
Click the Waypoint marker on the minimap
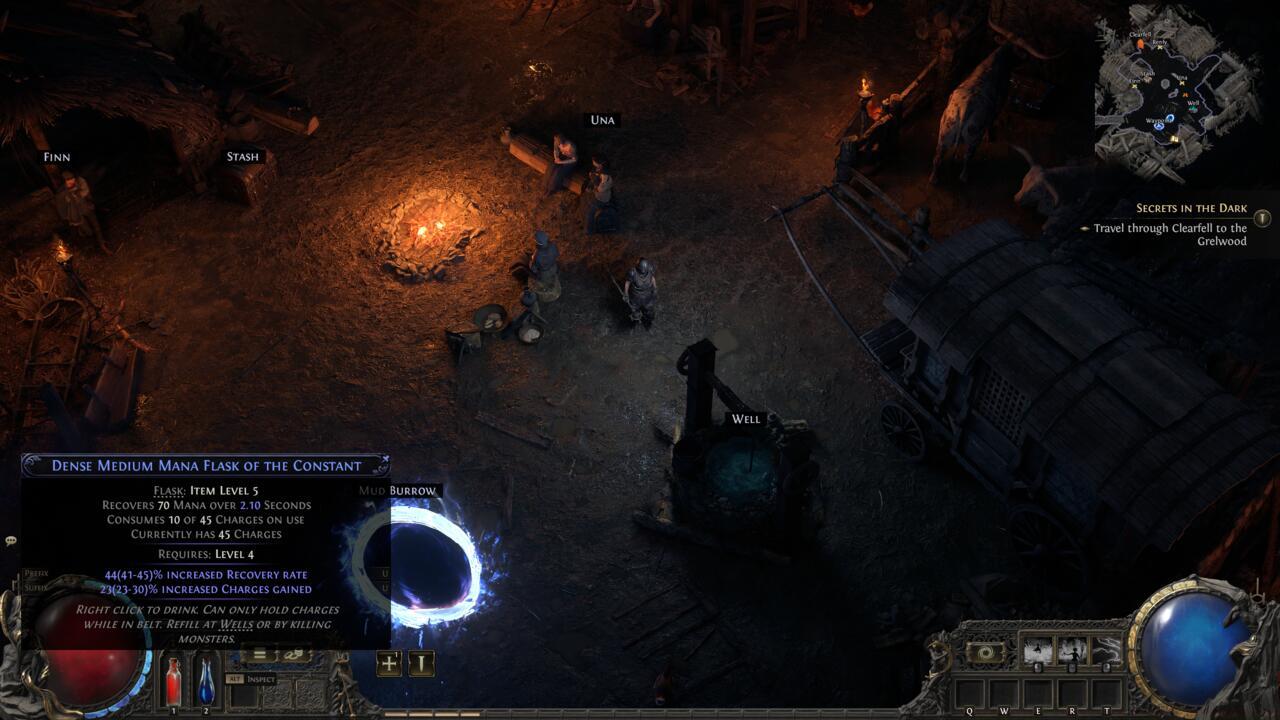click(1170, 119)
